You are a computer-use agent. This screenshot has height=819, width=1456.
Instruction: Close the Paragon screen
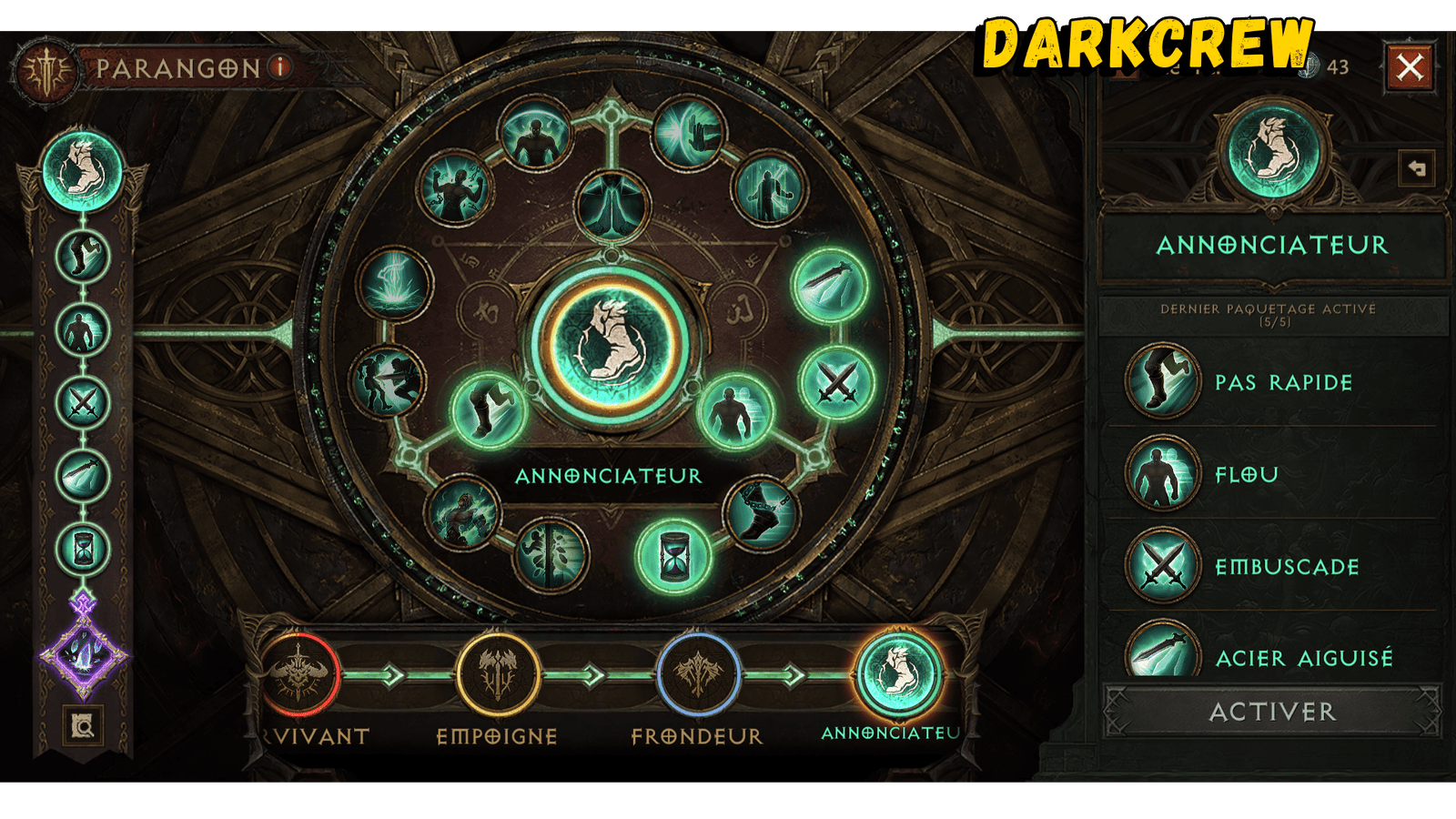(x=1410, y=67)
